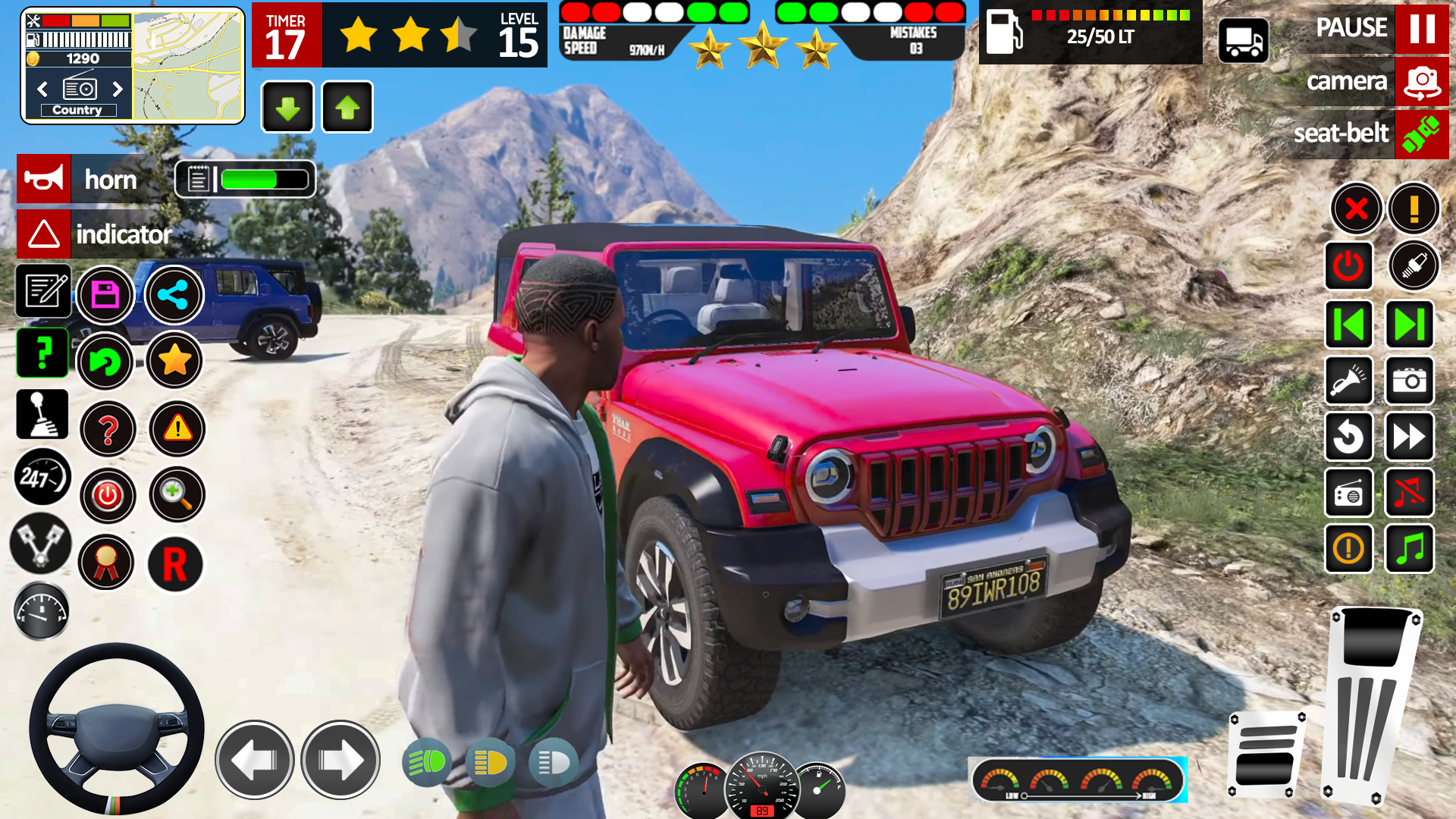Click right chevron to change radio station
Viewport: 1456px width, 819px height.
118,89
